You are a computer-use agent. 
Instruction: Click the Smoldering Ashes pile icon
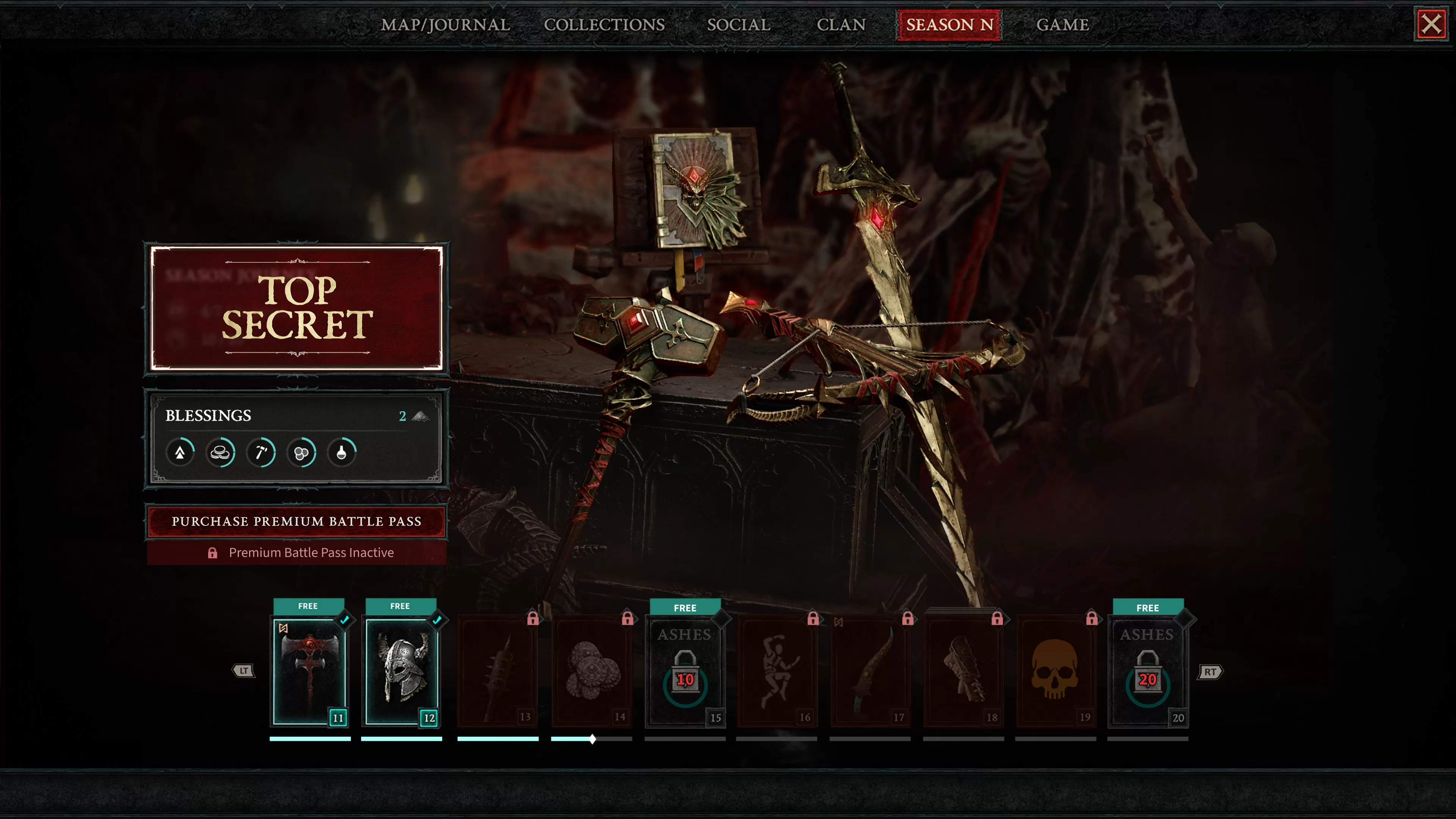pos(421,416)
